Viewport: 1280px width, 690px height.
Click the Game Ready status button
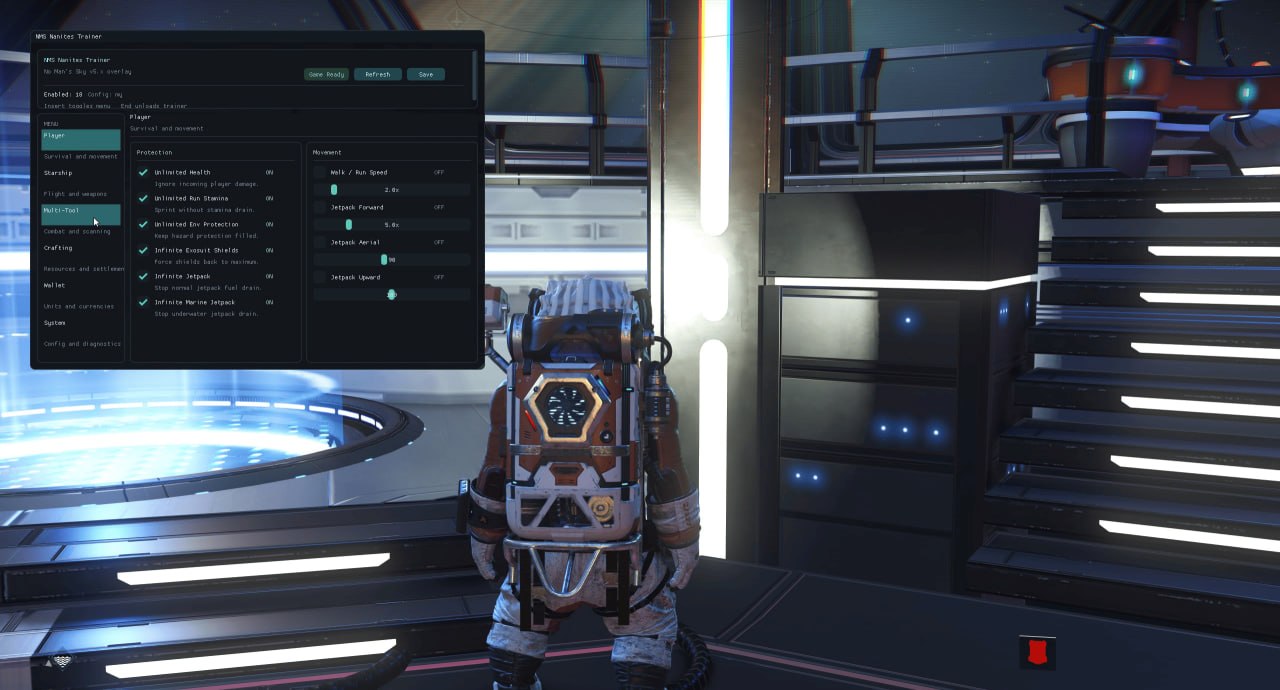pyautogui.click(x=326, y=74)
